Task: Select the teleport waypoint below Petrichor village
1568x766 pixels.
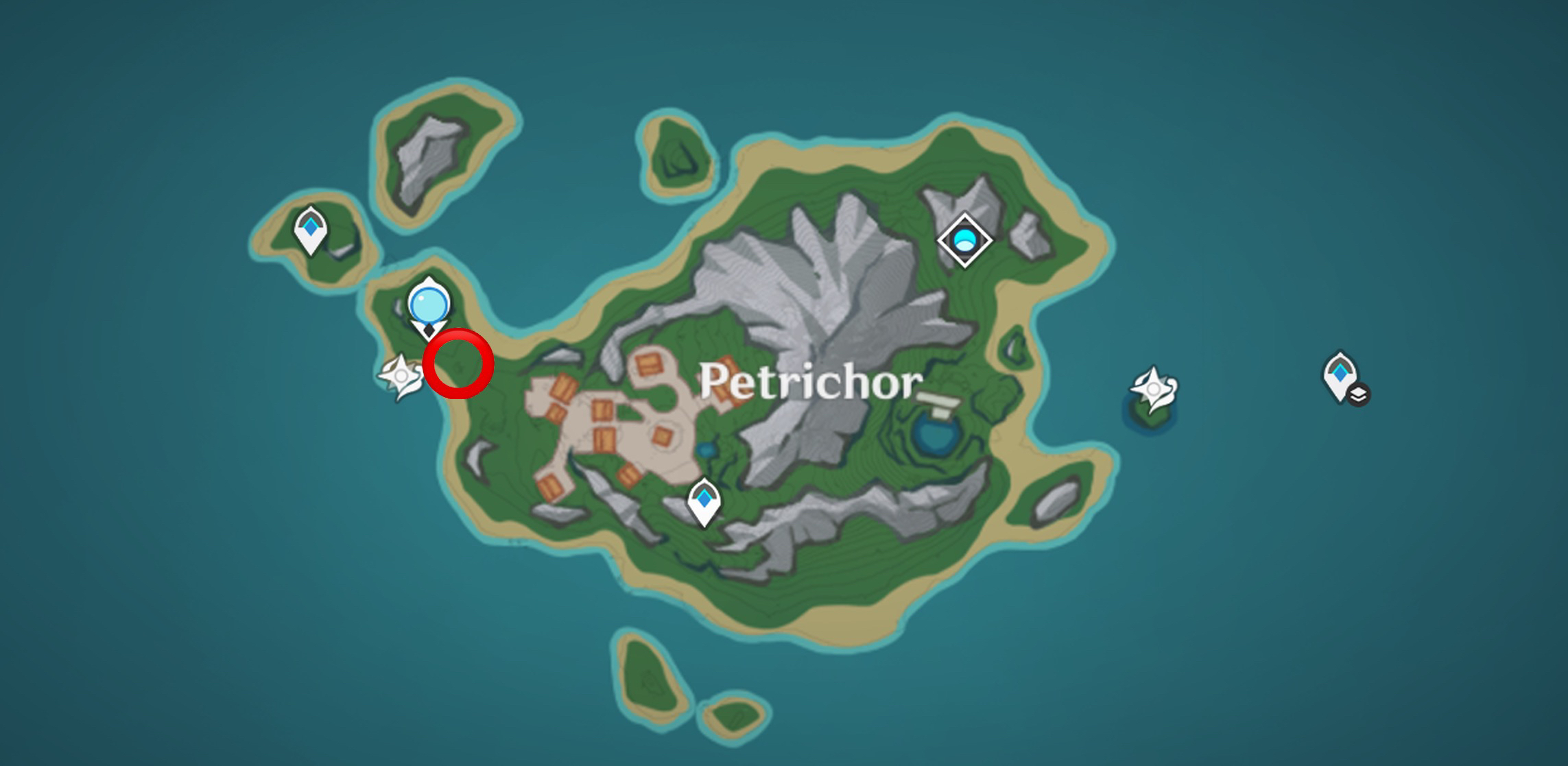Action: pos(704,501)
